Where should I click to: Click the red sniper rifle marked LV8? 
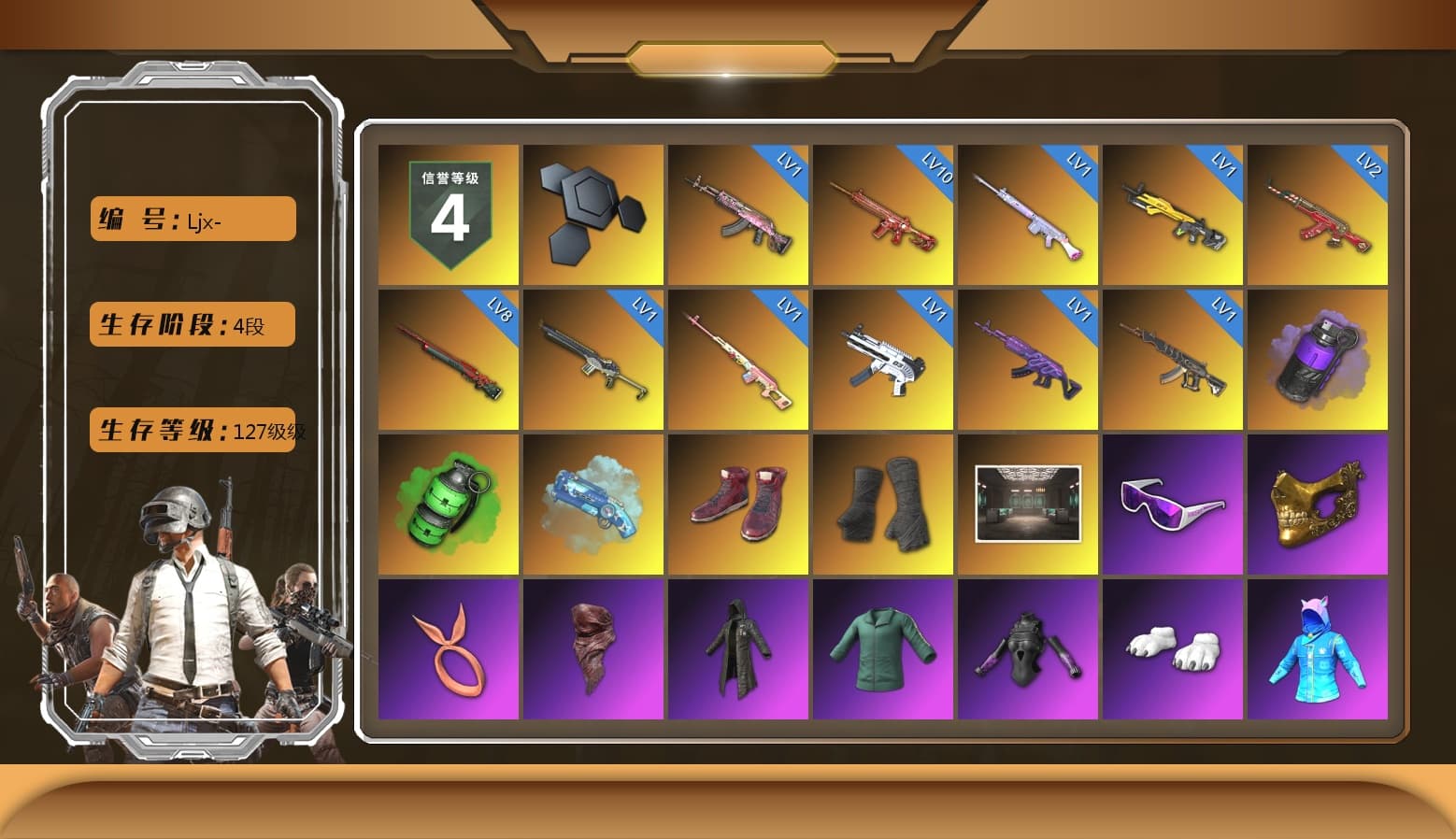pos(449,360)
